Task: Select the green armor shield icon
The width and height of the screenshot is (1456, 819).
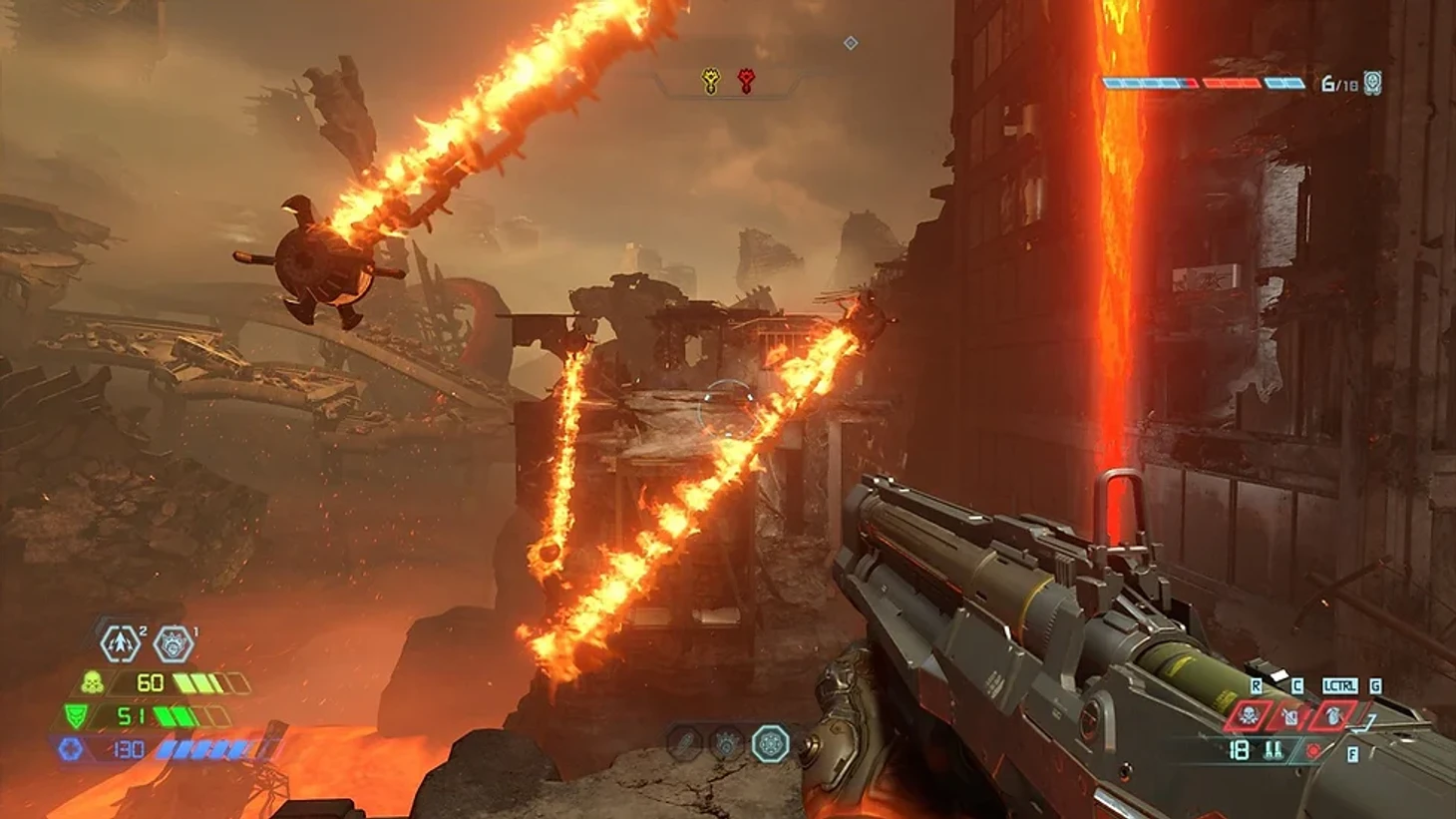Action: [75, 716]
